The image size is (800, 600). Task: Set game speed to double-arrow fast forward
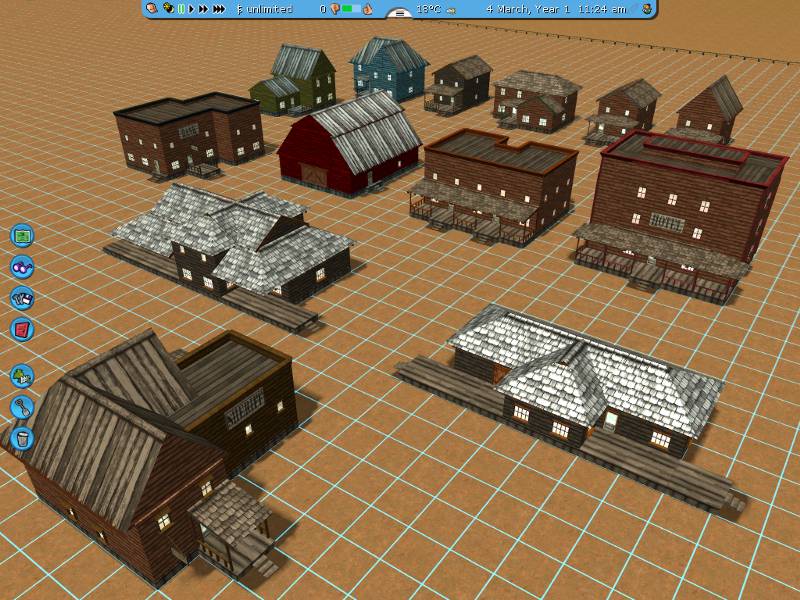click(x=203, y=9)
